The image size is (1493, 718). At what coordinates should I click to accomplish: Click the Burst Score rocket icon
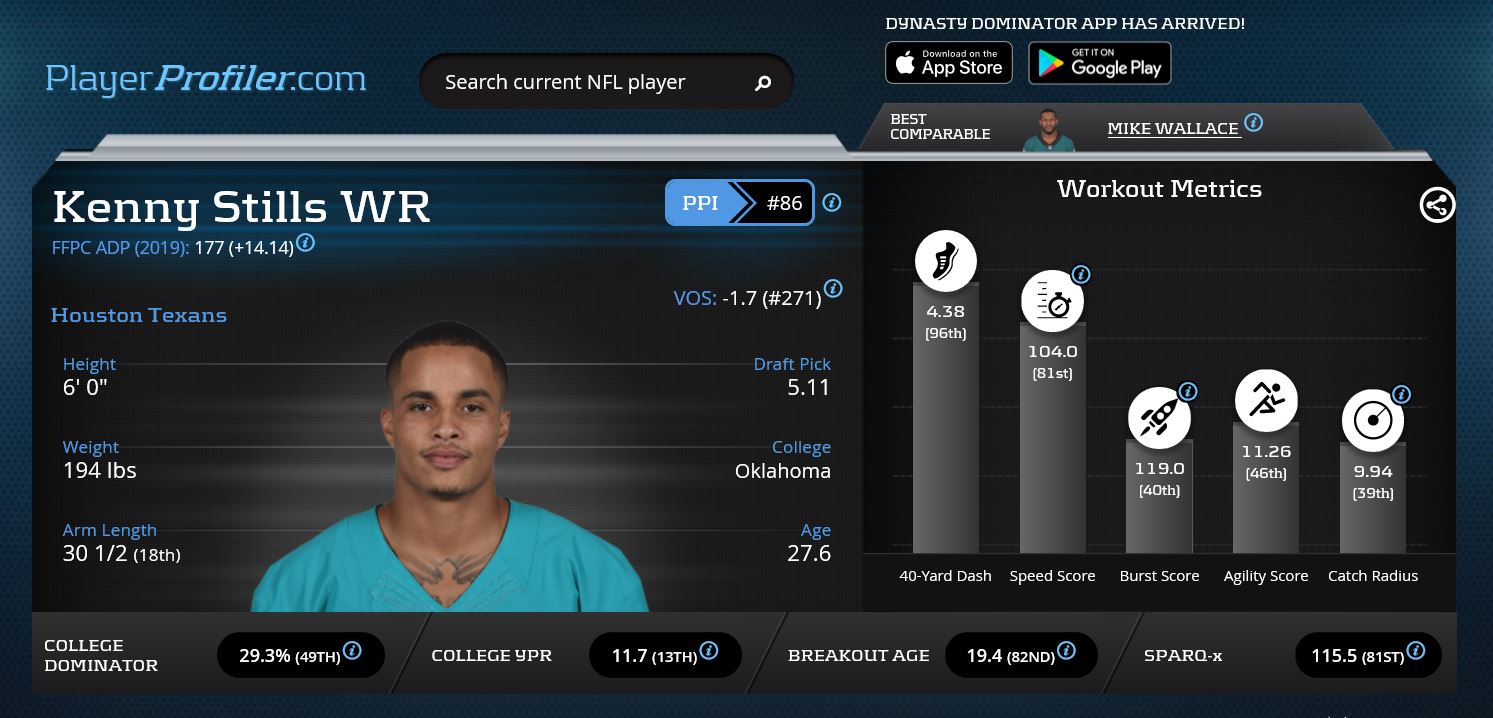[1159, 417]
